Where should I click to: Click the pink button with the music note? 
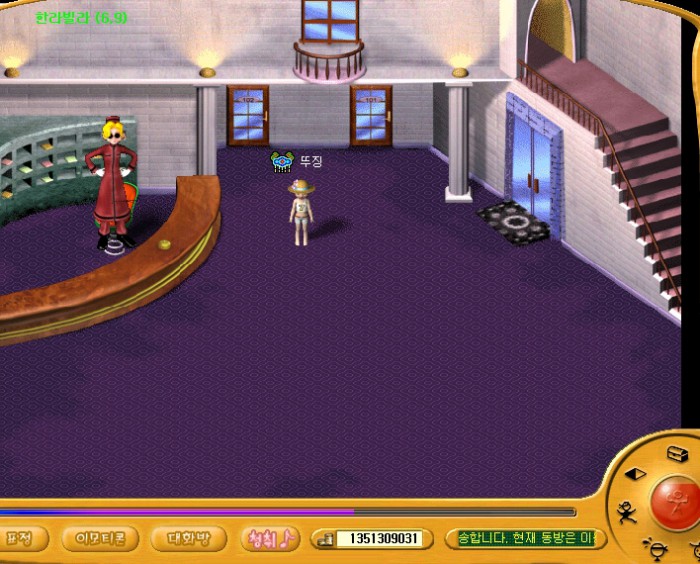(270, 538)
